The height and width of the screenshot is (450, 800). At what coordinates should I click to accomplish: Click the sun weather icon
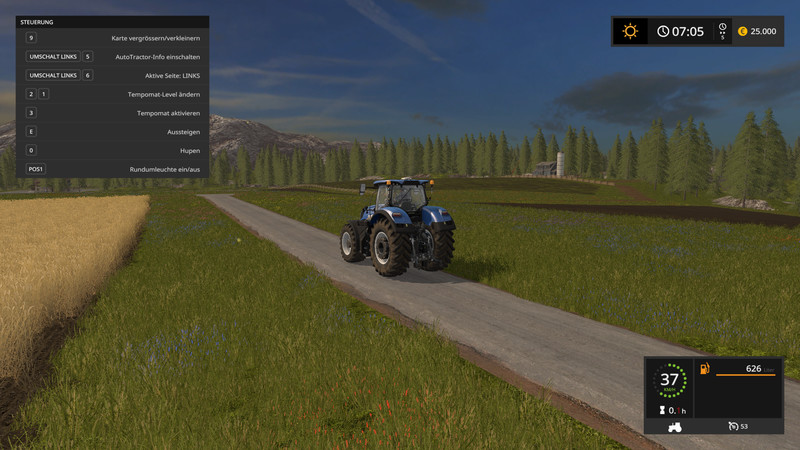(630, 31)
